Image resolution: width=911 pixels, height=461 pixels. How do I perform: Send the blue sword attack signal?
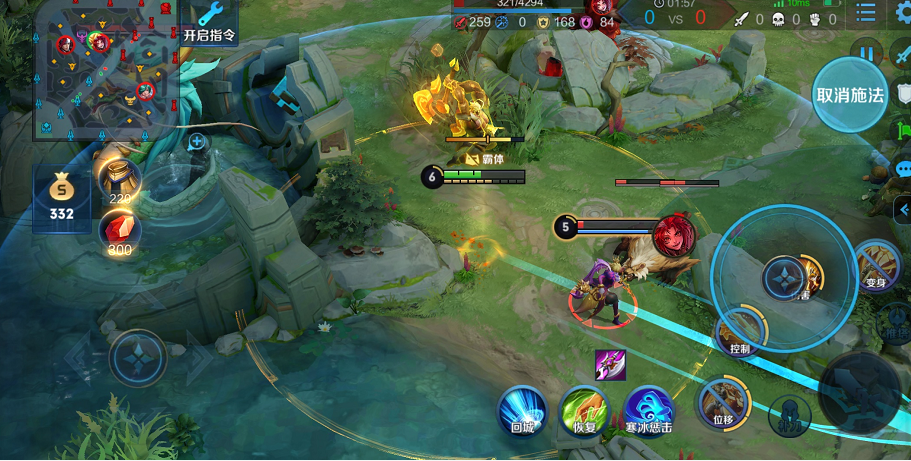click(x=903, y=55)
